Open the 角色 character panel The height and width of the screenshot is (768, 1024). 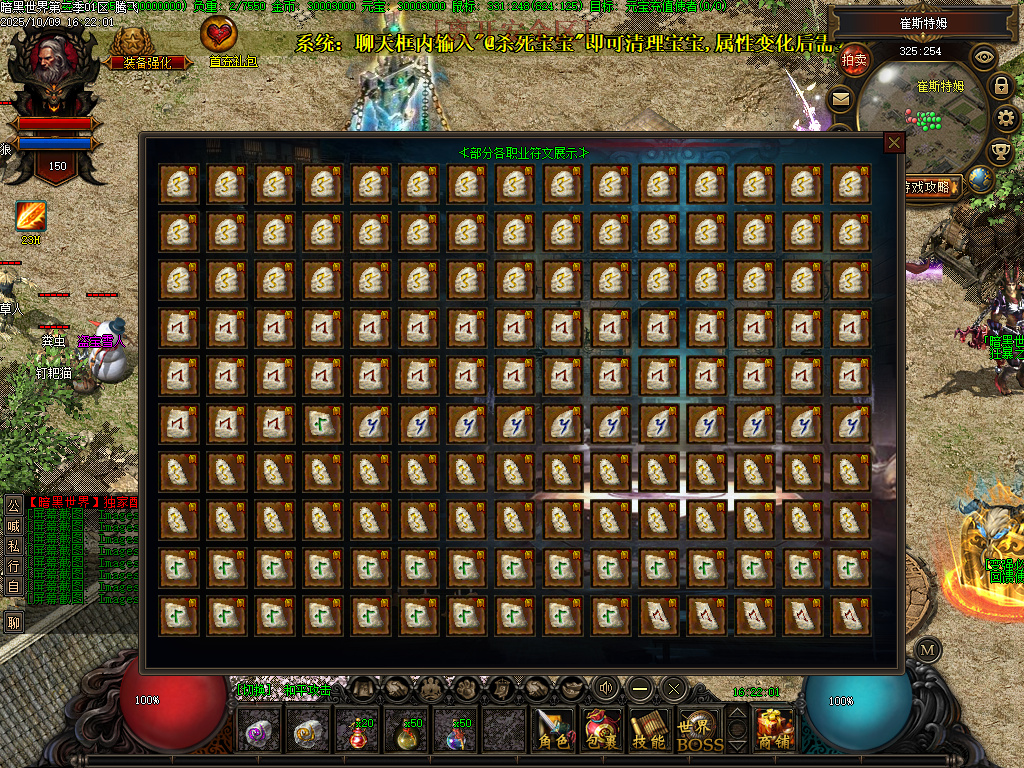pyautogui.click(x=553, y=730)
